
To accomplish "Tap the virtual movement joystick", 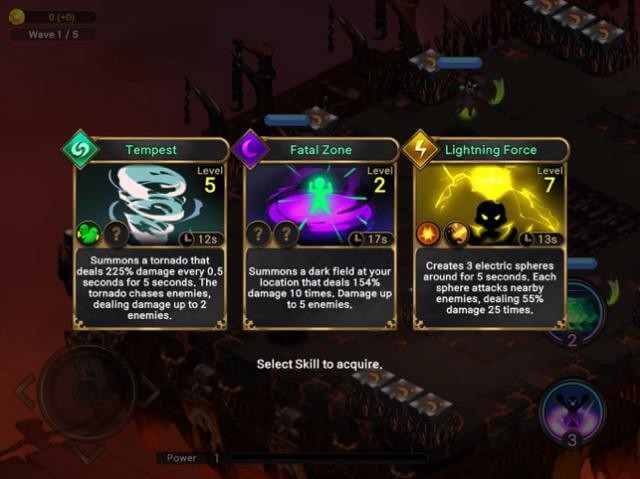I will [x=87, y=391].
